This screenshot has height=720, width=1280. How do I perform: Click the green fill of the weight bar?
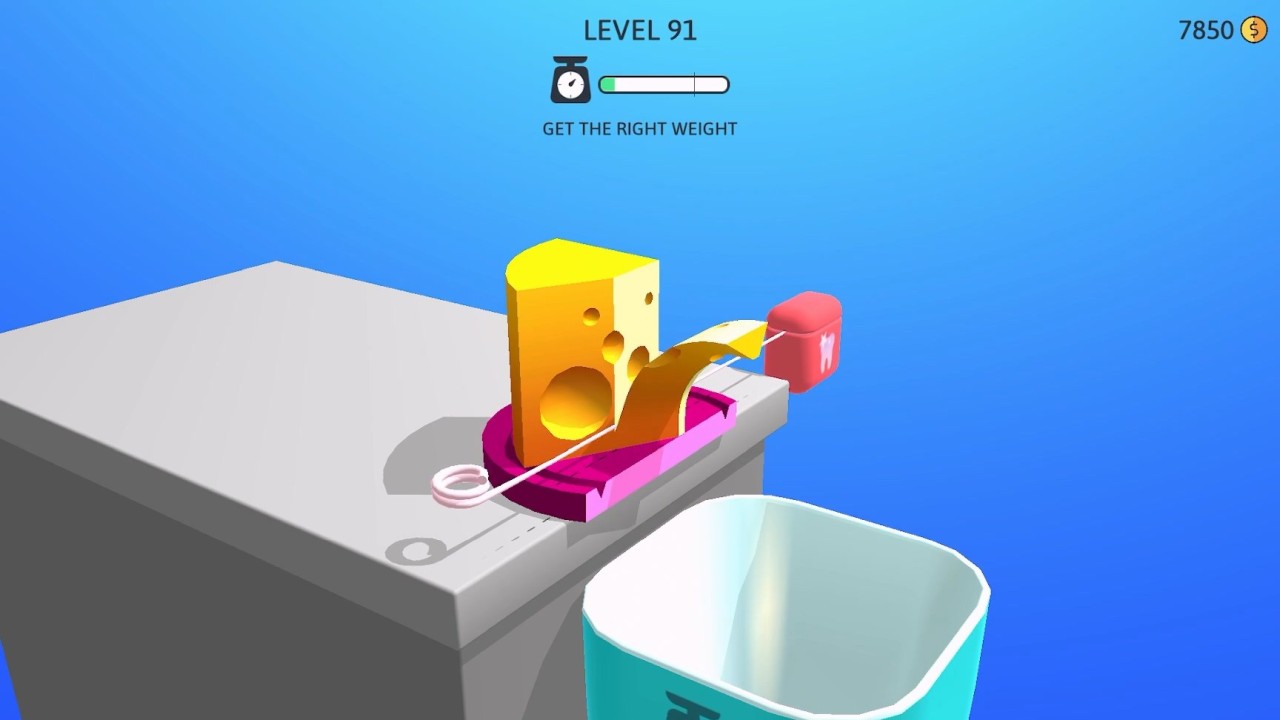tap(608, 84)
